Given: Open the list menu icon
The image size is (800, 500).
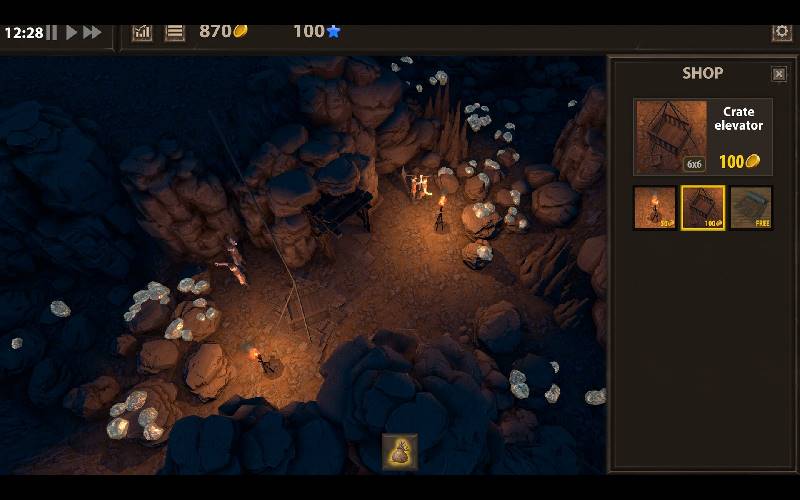Looking at the screenshot, I should point(175,32).
